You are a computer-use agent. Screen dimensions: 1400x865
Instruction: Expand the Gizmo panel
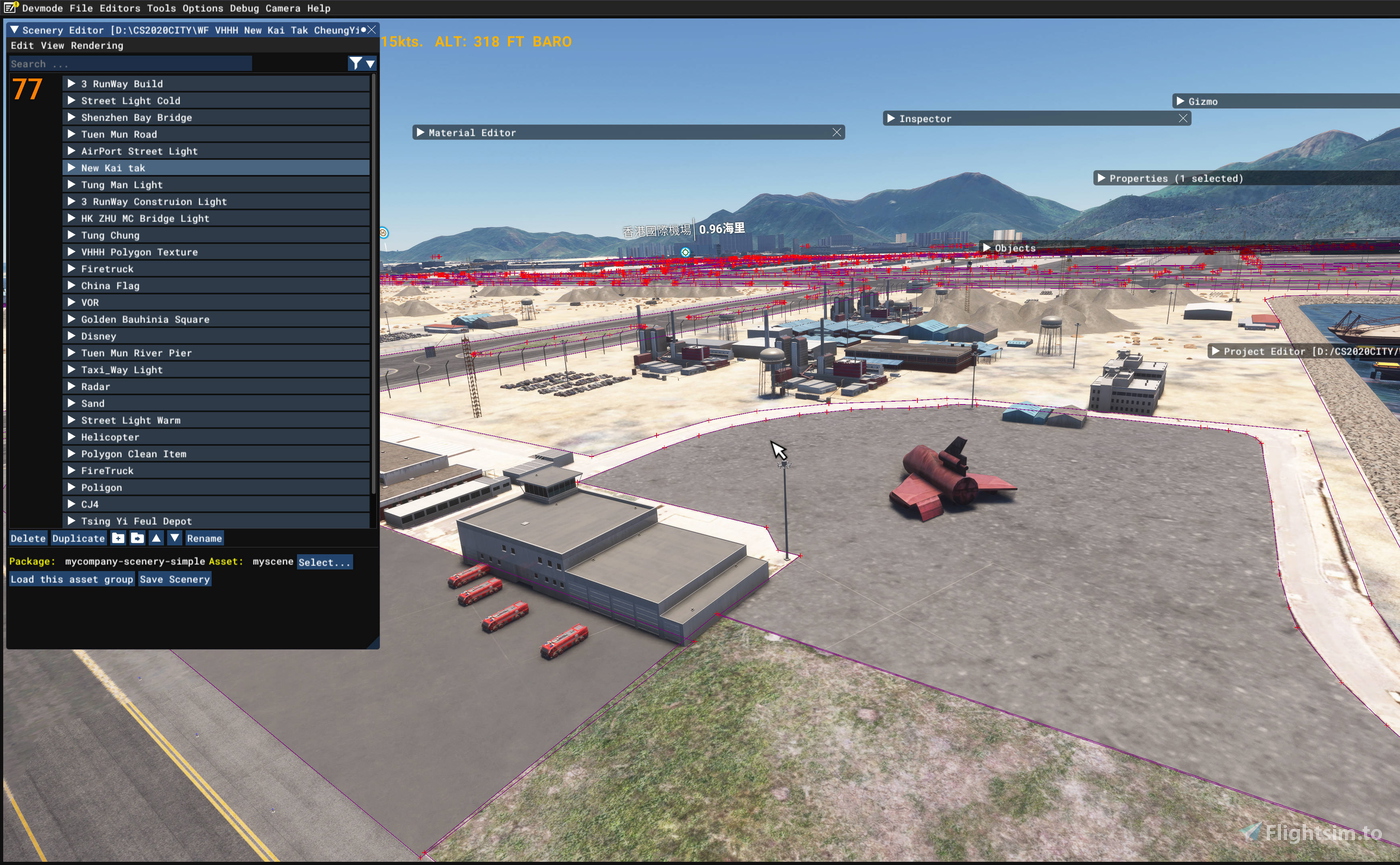pos(1178,100)
